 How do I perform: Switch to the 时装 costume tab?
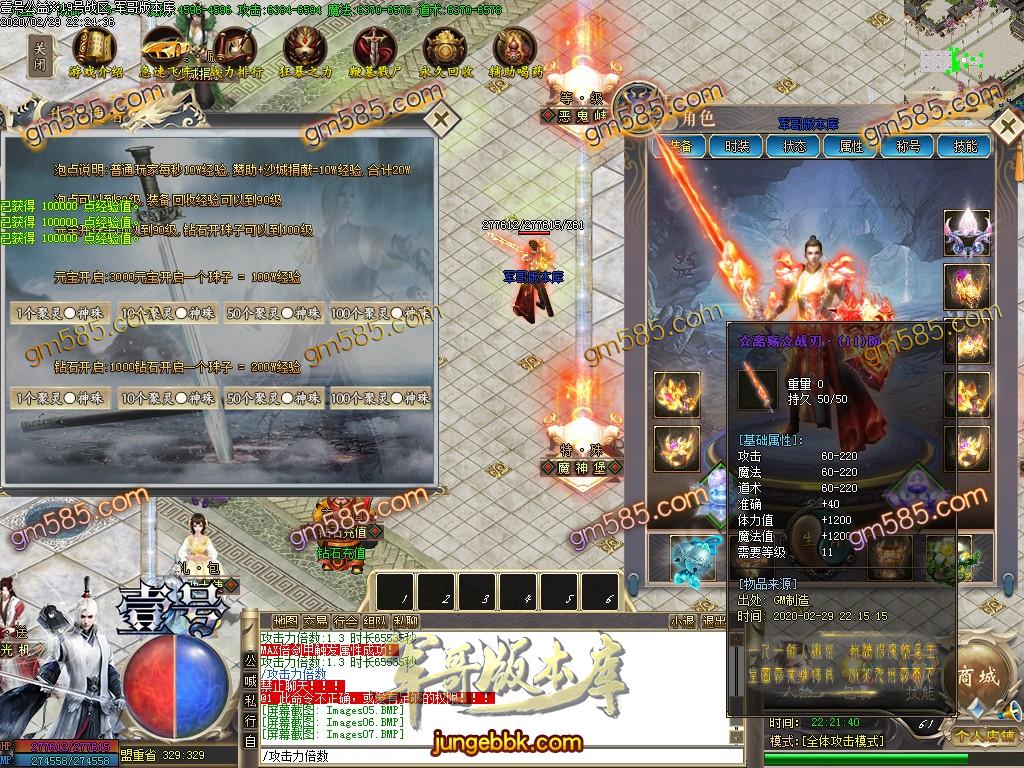point(737,146)
